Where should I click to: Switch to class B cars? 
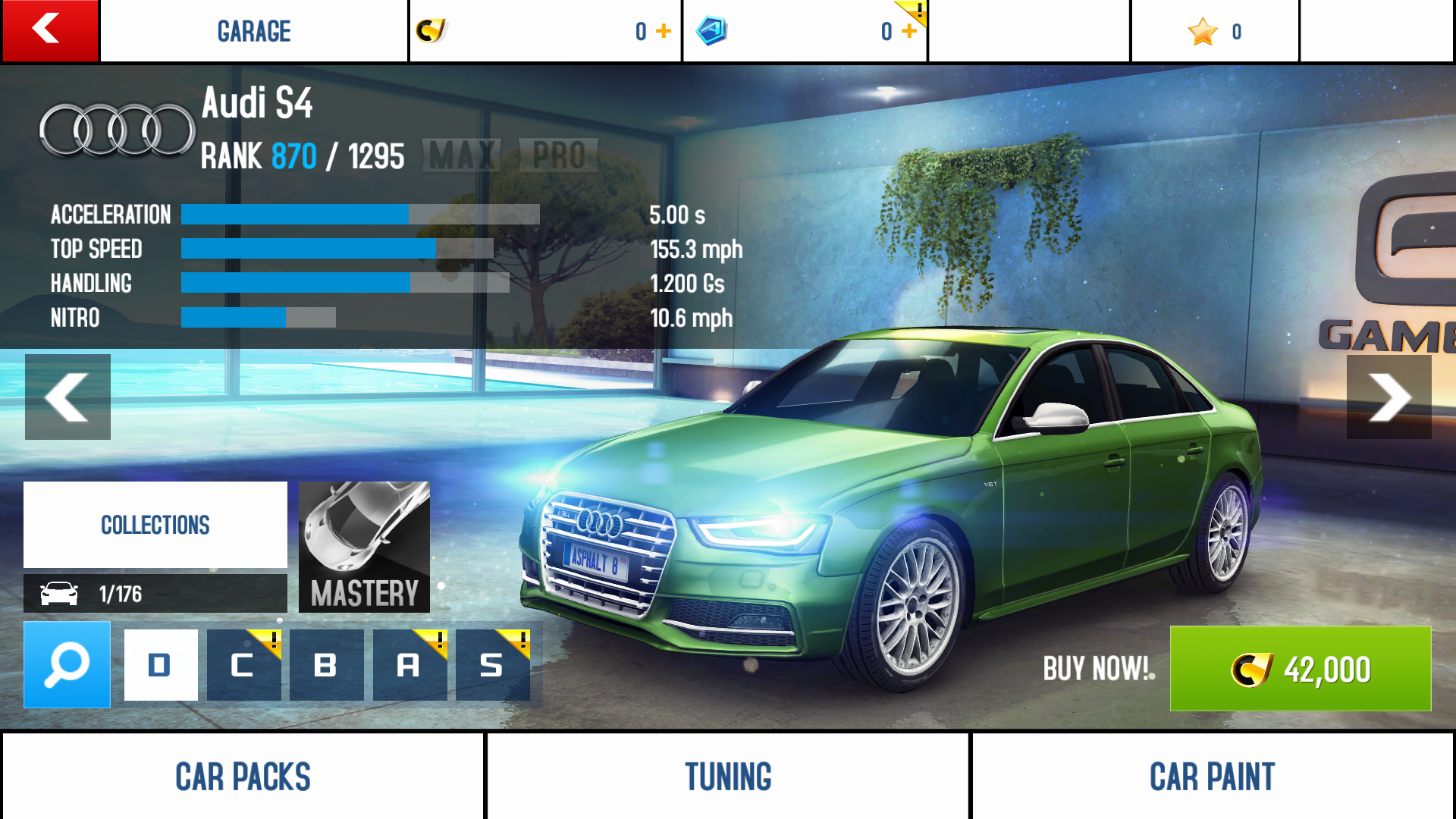tap(326, 665)
